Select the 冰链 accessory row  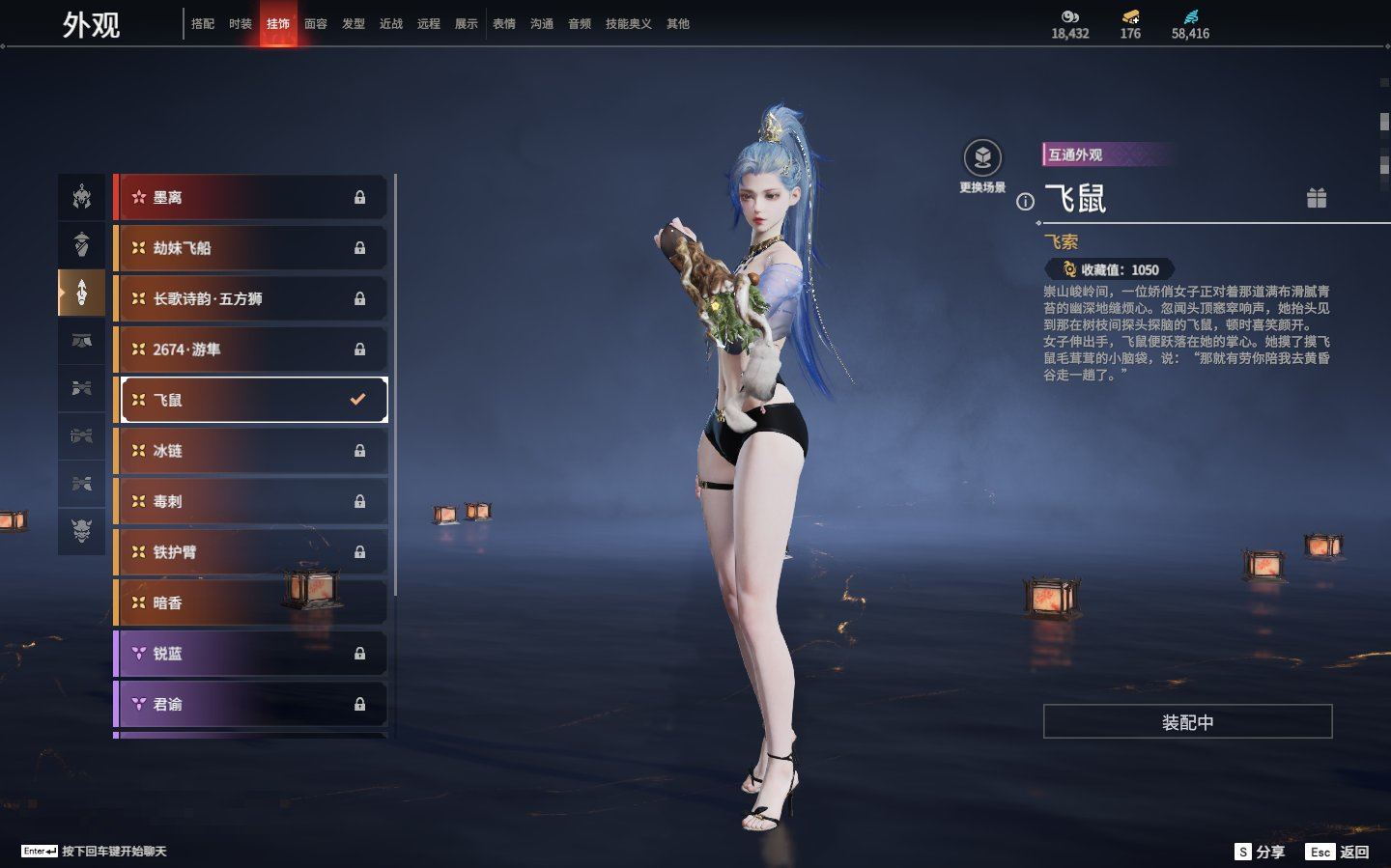click(x=251, y=451)
